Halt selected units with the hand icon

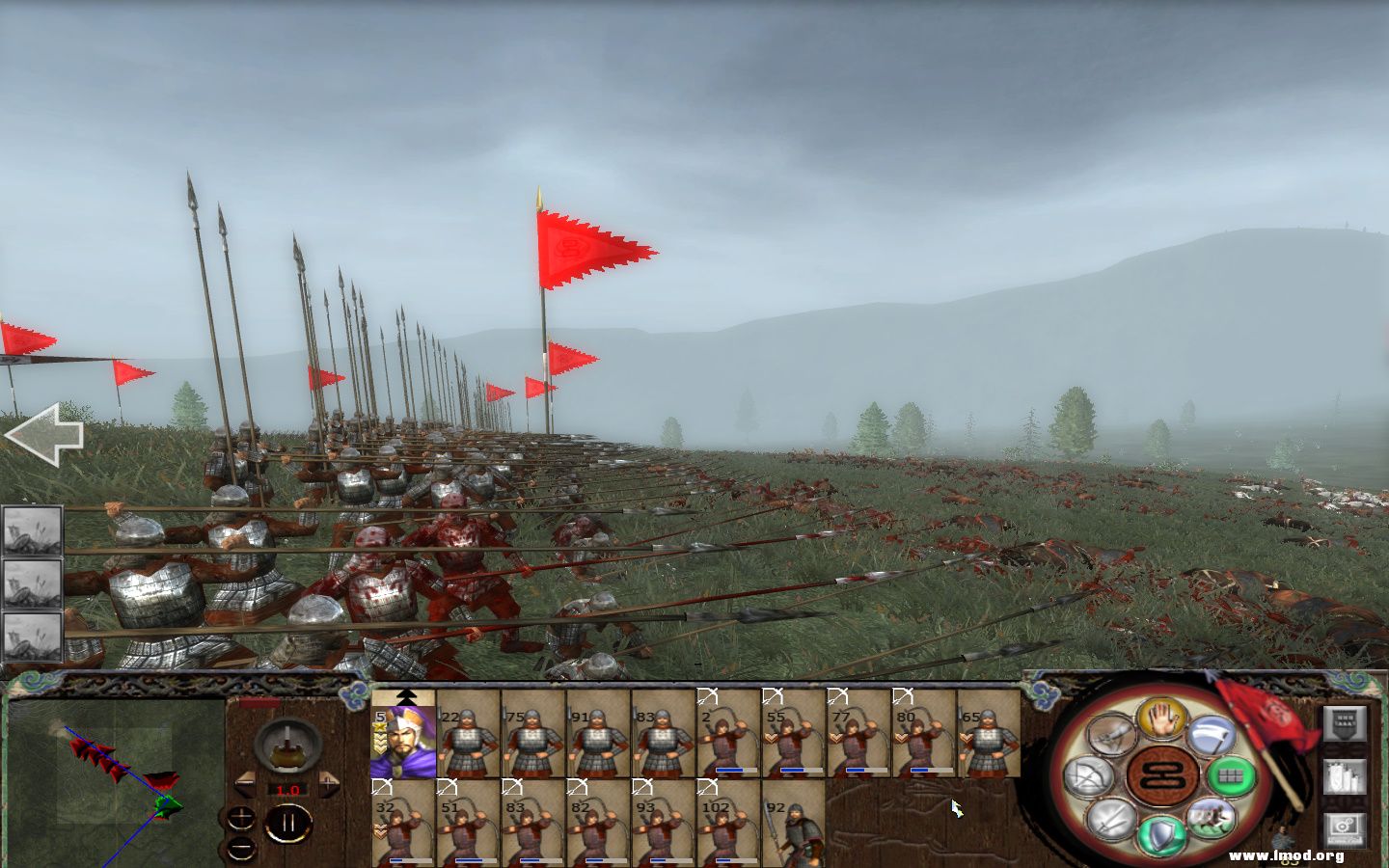[1161, 719]
